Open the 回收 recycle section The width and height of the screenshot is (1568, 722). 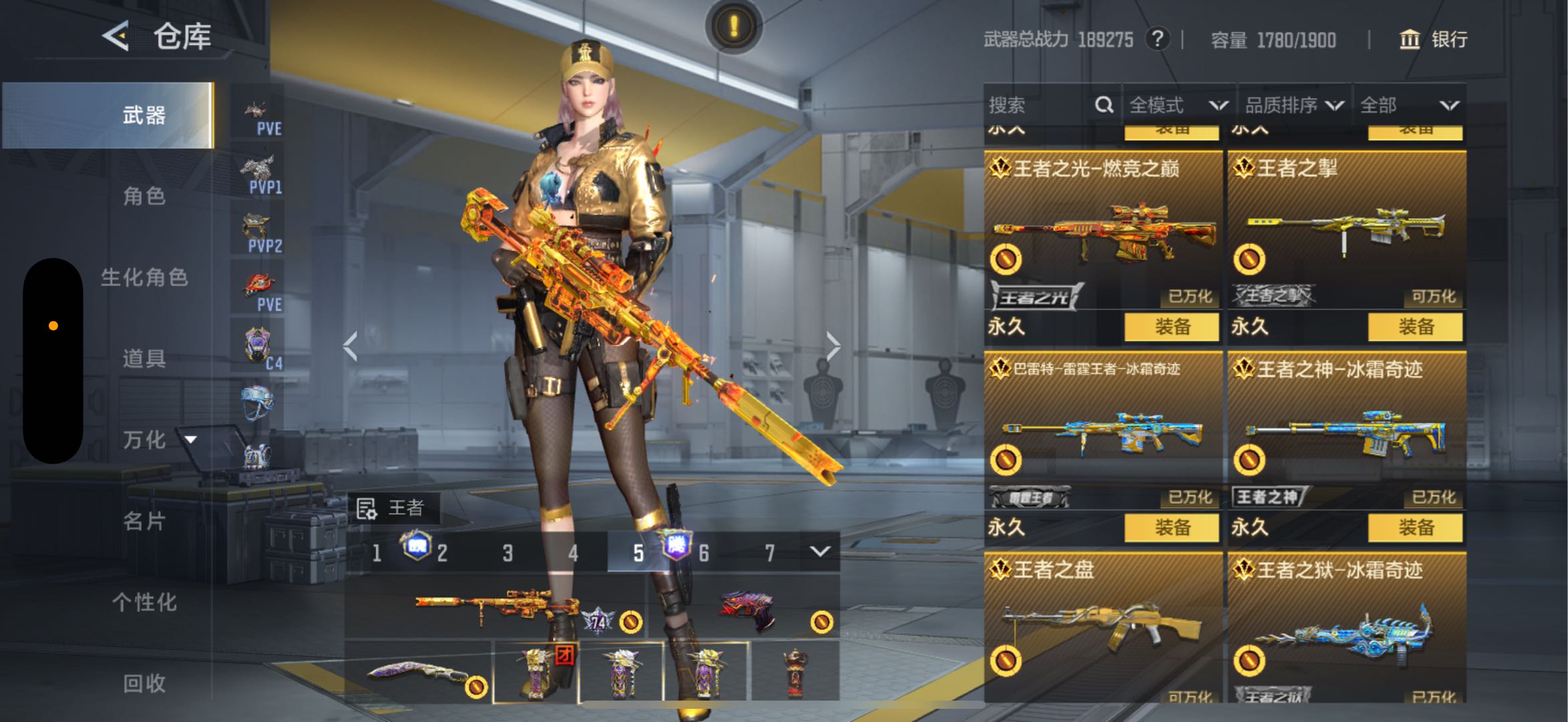click(x=144, y=683)
